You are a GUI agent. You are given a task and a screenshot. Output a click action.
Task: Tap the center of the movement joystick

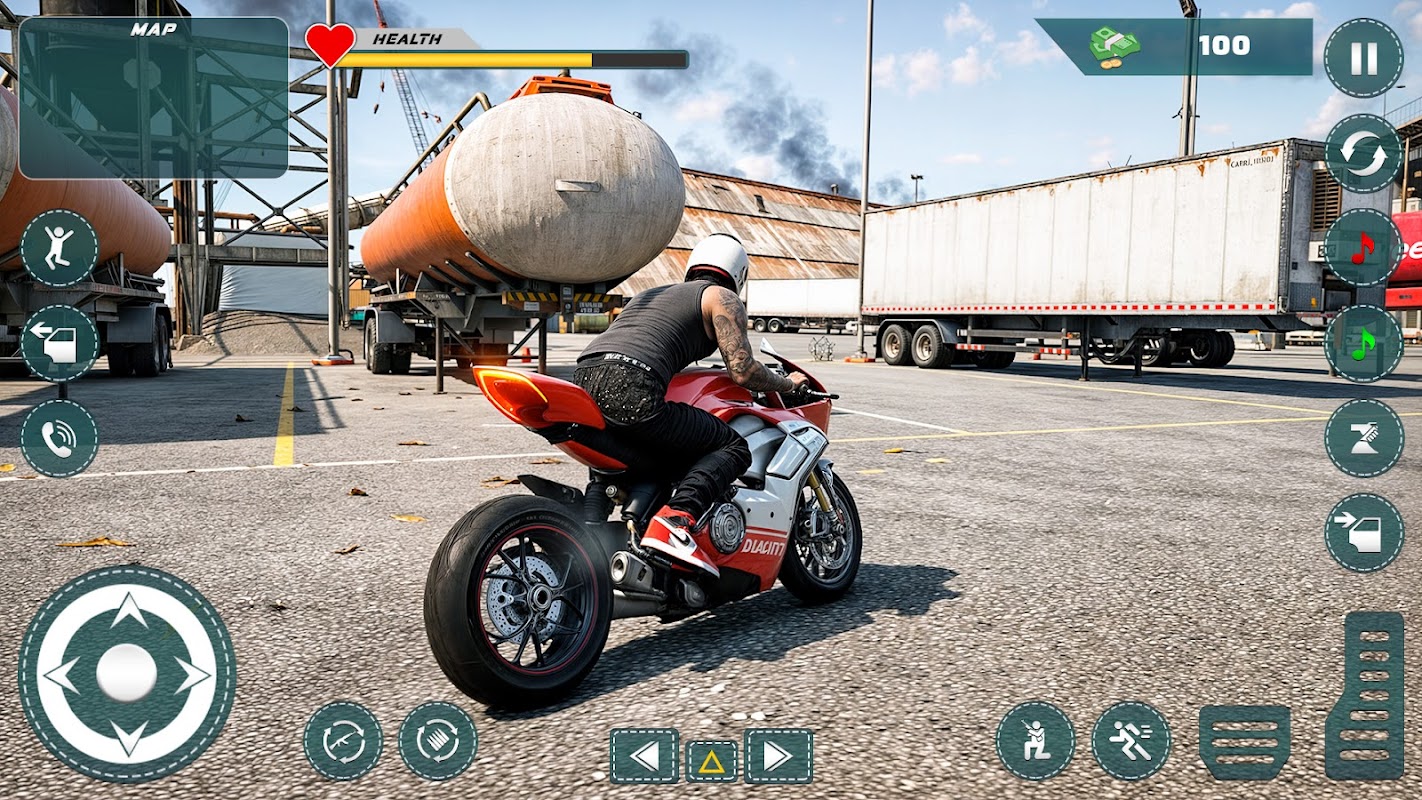click(x=127, y=673)
